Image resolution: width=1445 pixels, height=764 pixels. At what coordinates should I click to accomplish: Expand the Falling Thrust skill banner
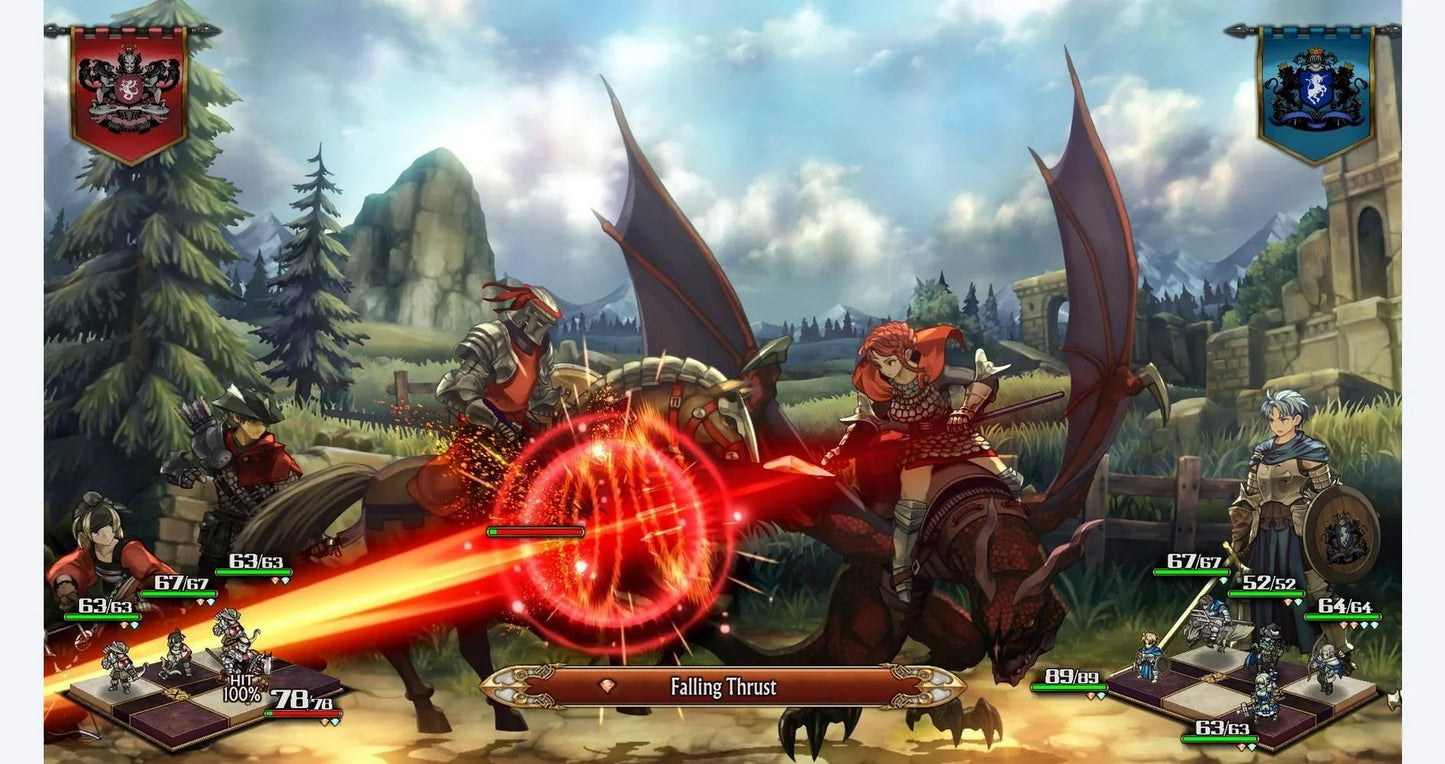point(722,687)
